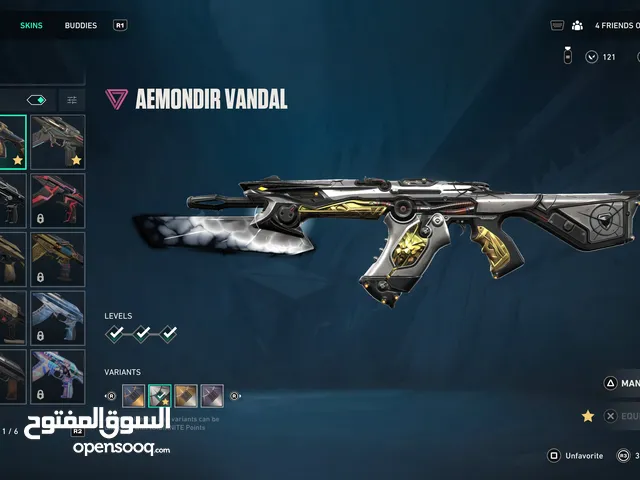The image size is (640, 480).
Task: Choose the gold Vandal skin thumbnail
Action: (x=58, y=259)
